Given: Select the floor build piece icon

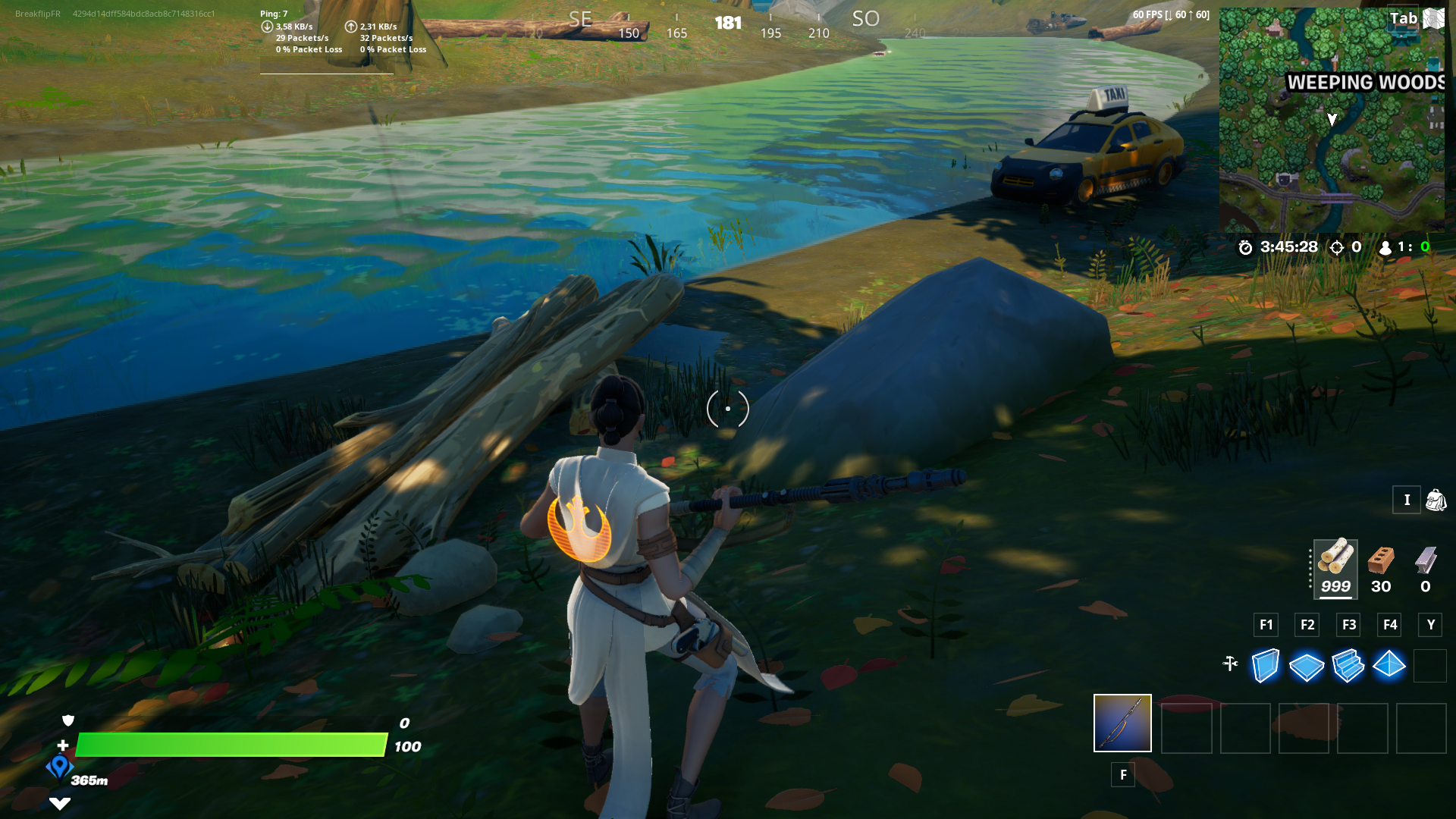Looking at the screenshot, I should click(1307, 666).
